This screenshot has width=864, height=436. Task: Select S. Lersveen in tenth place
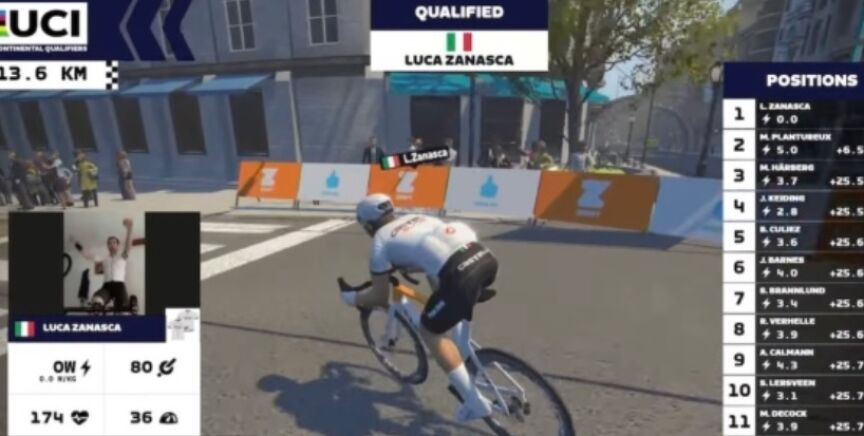795,389
